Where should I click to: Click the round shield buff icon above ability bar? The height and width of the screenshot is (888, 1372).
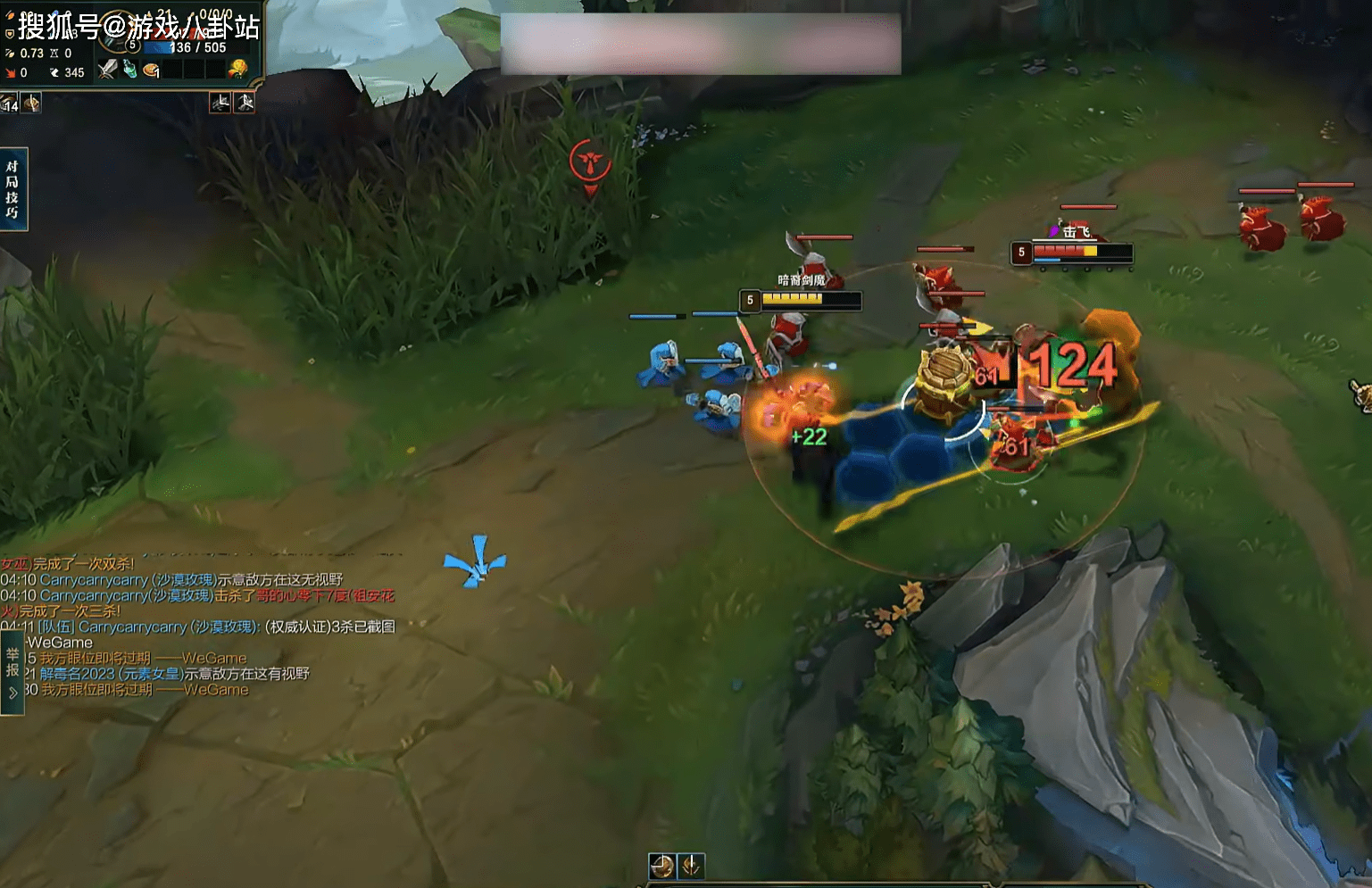(661, 866)
